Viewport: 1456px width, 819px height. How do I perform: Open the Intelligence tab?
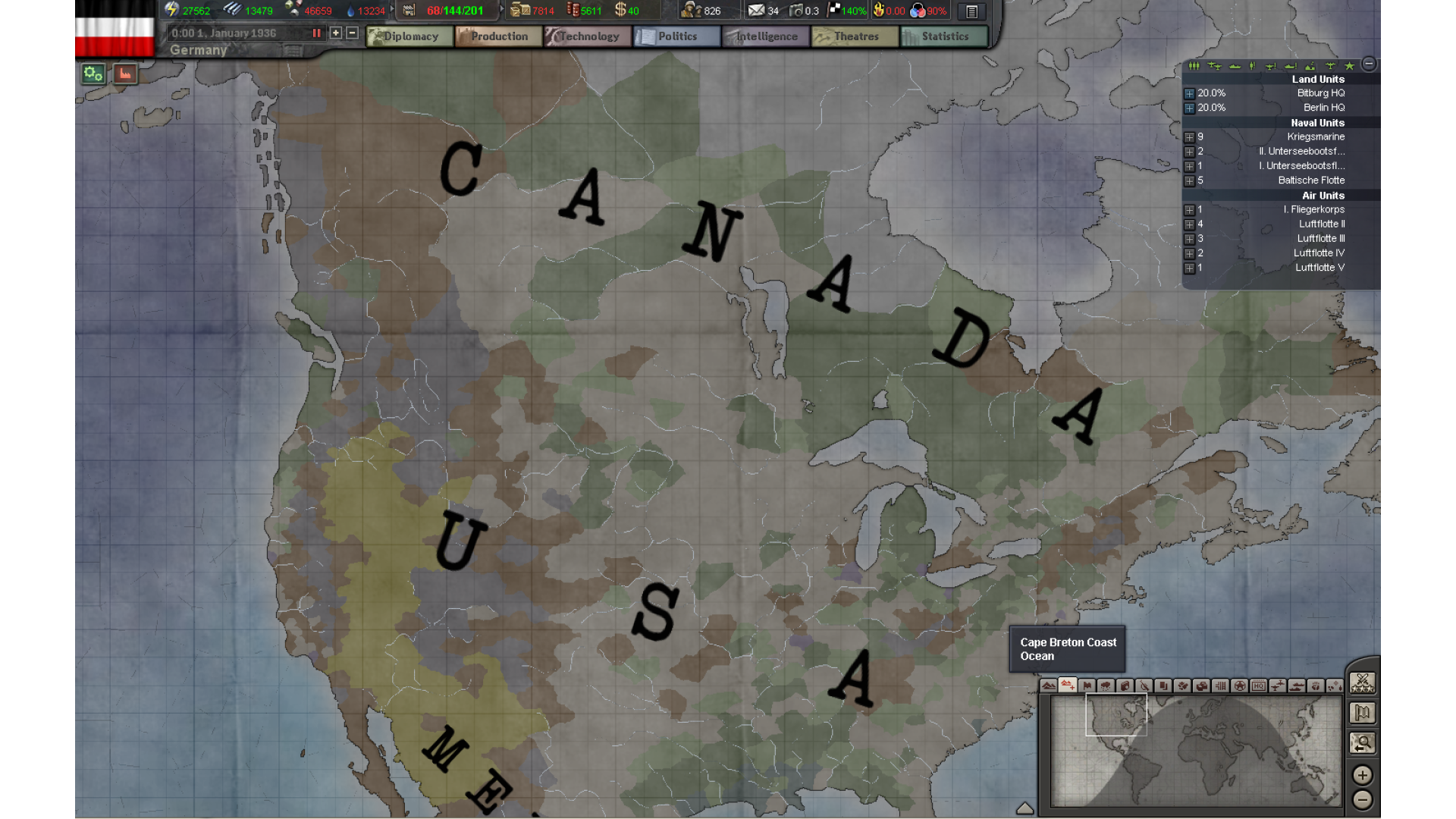pos(766,36)
